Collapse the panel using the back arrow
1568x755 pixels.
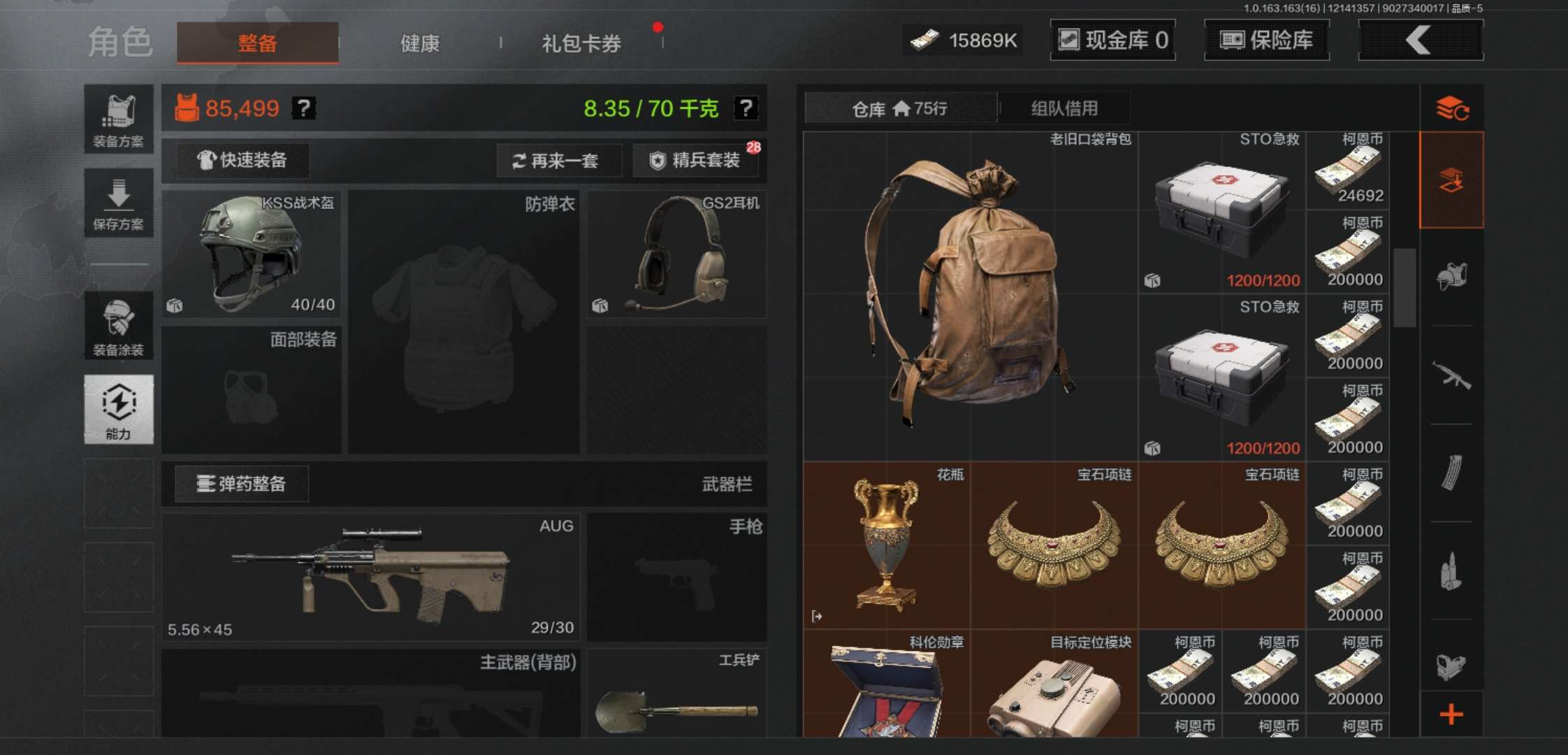1420,41
